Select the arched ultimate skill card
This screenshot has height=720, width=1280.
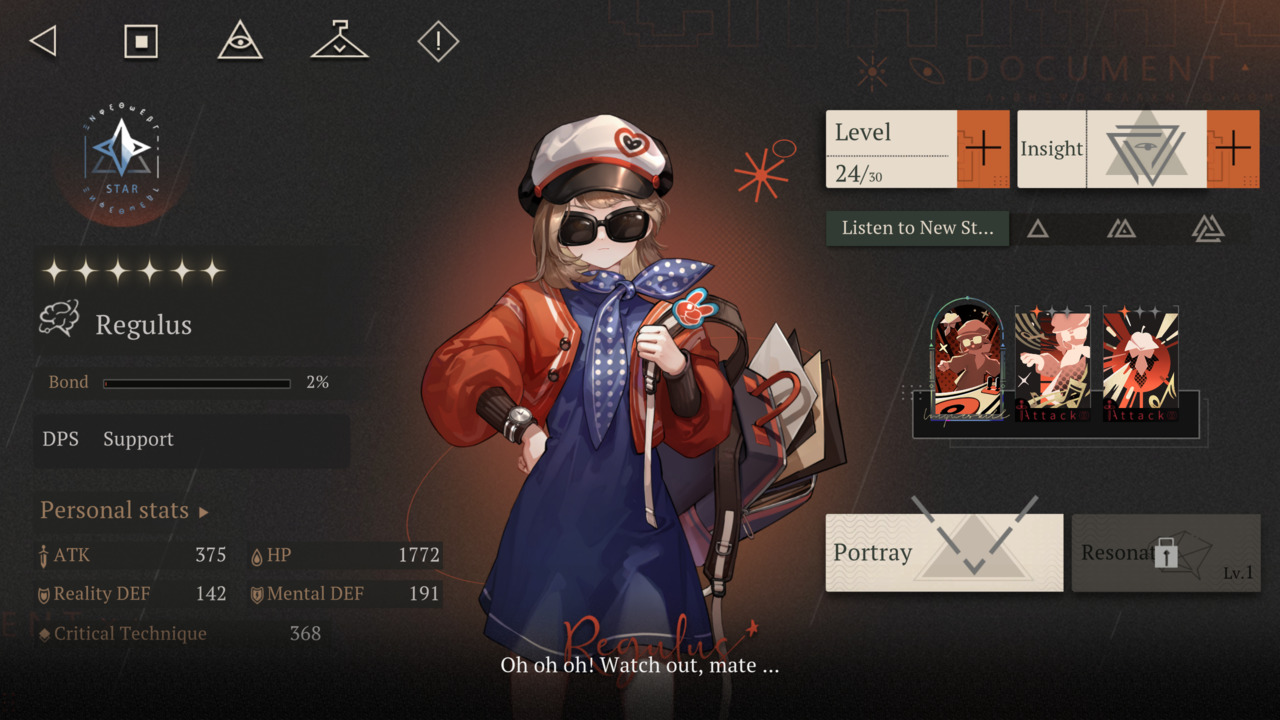point(967,362)
